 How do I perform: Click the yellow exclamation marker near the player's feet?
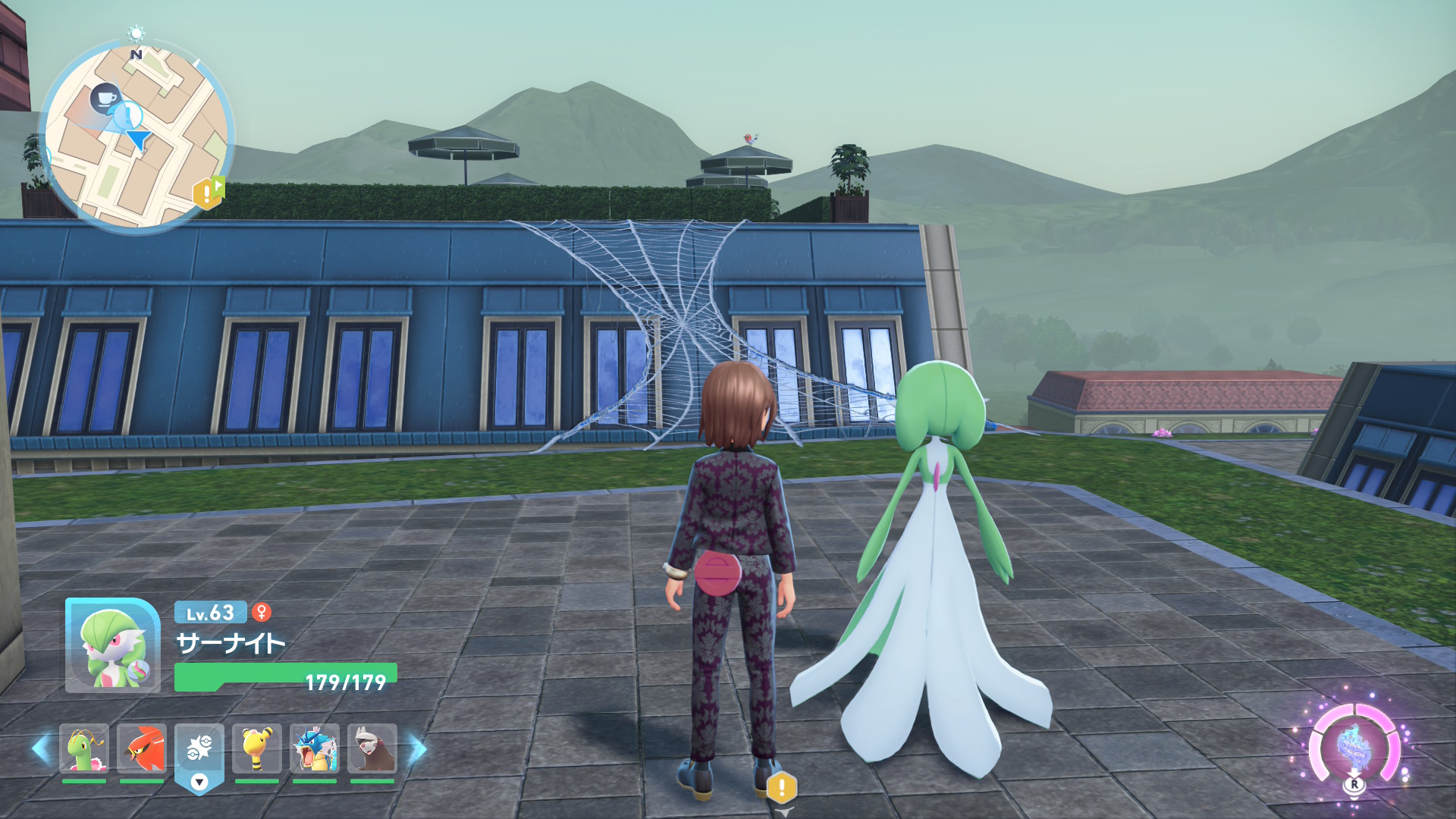782,789
